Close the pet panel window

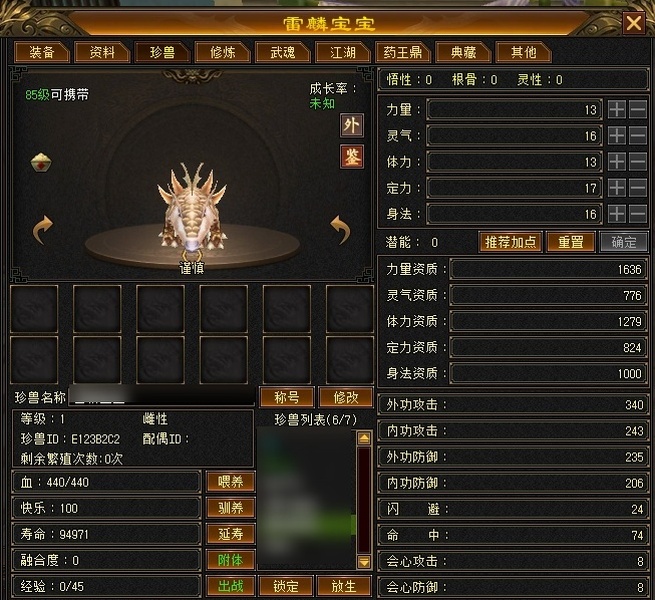pos(633,23)
